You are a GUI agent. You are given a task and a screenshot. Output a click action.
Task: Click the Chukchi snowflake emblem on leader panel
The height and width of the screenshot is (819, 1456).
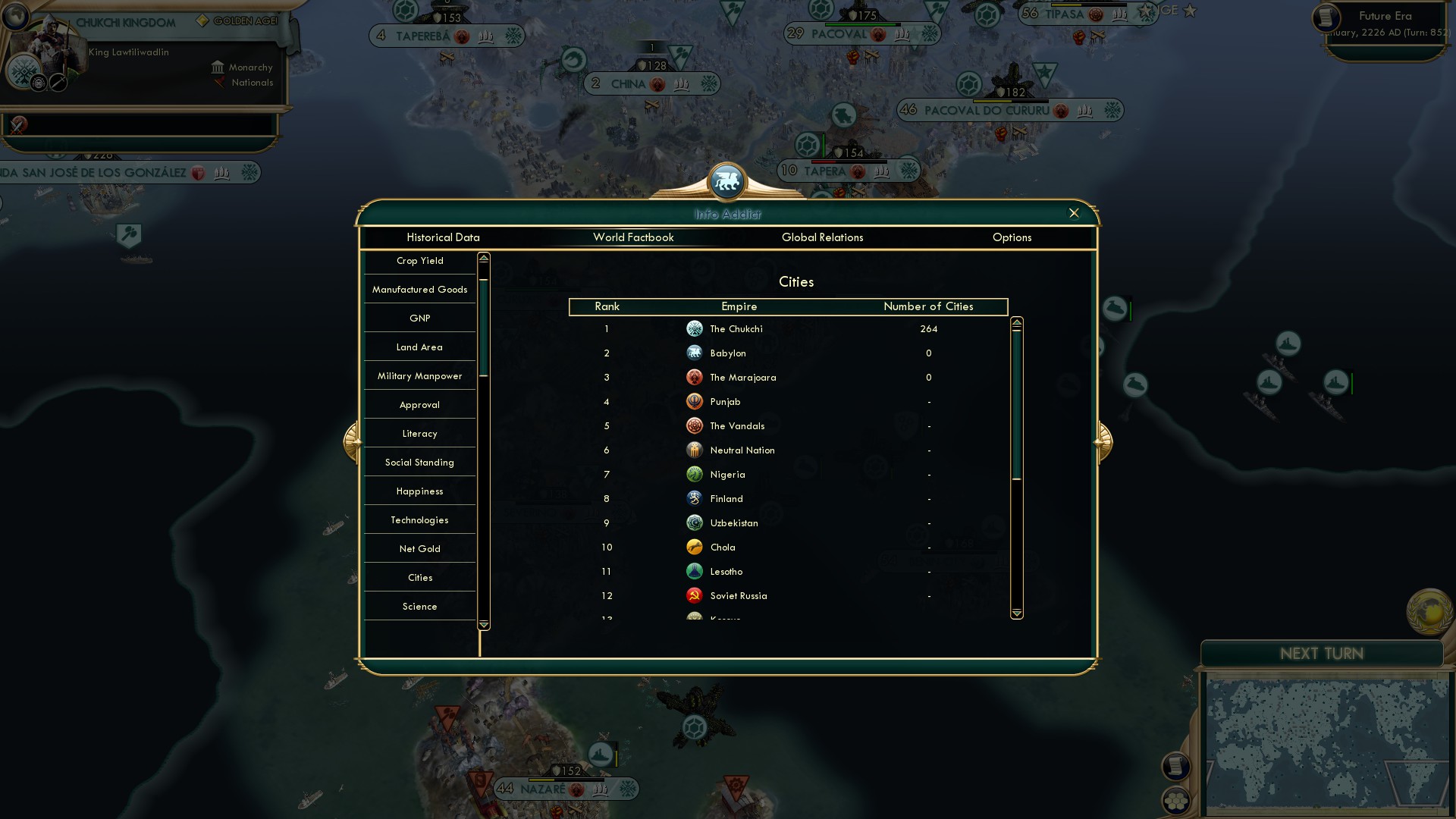(25, 71)
